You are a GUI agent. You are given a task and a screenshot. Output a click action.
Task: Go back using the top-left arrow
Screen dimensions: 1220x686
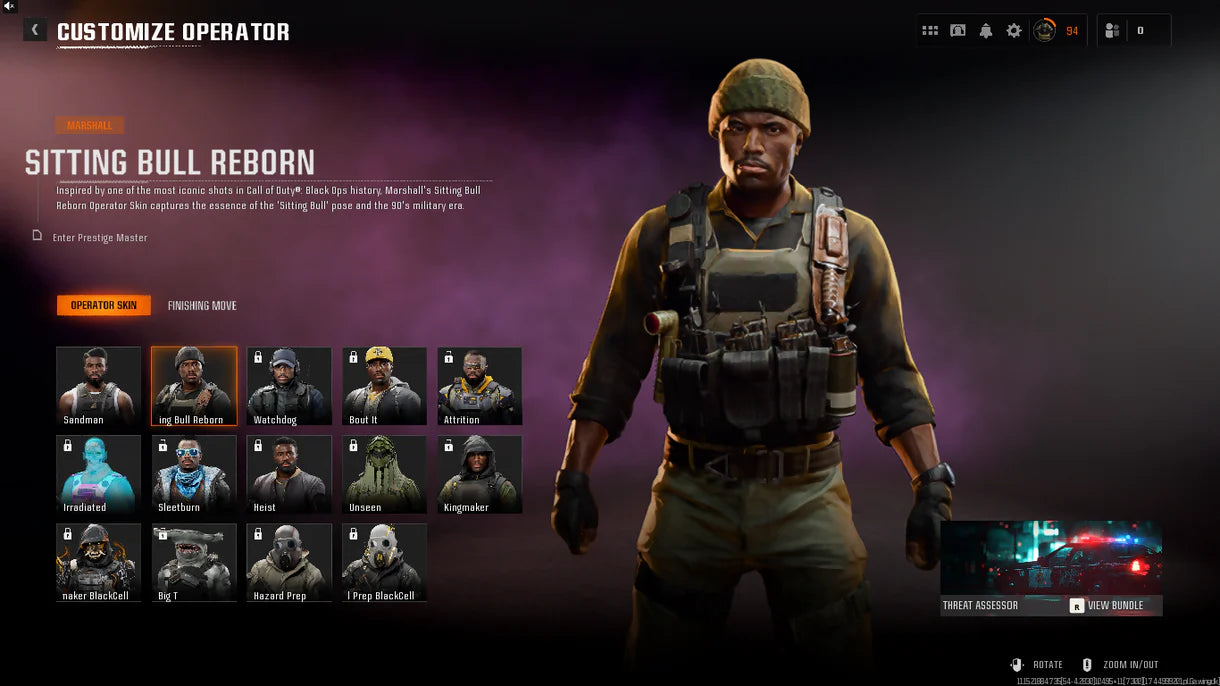(x=35, y=31)
